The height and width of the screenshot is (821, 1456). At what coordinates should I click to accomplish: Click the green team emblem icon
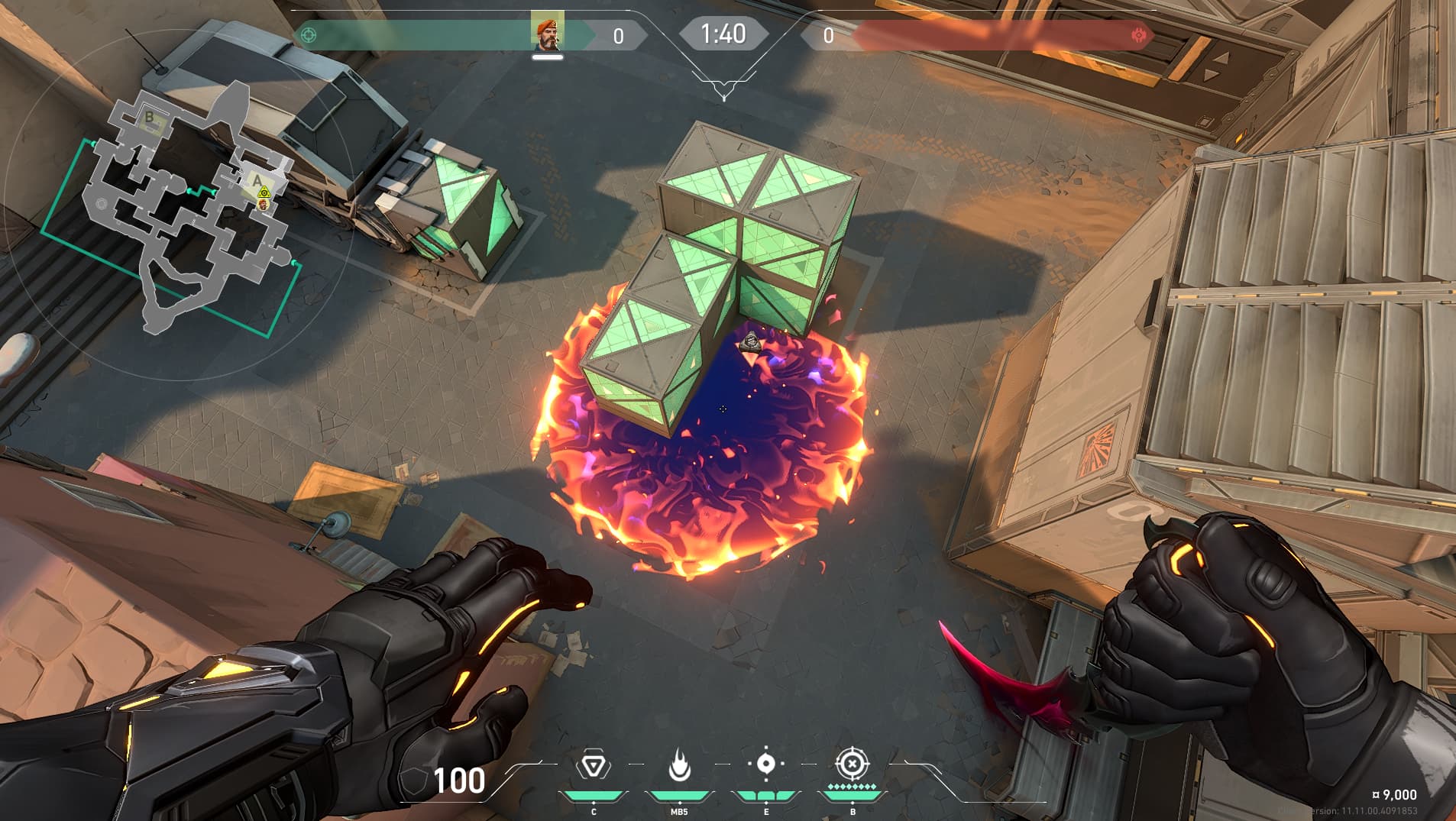[309, 35]
